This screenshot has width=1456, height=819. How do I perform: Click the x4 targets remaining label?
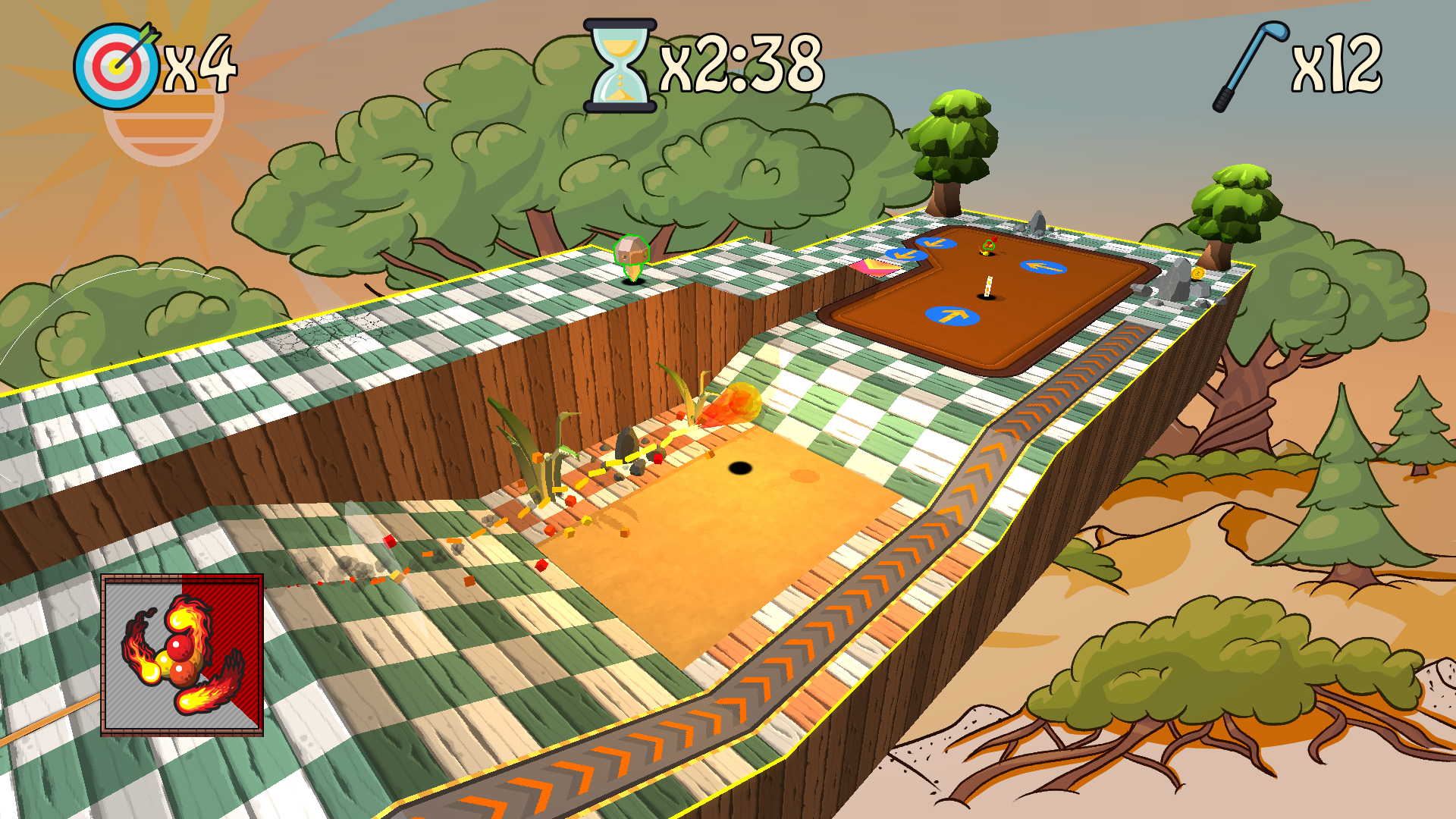click(x=202, y=67)
